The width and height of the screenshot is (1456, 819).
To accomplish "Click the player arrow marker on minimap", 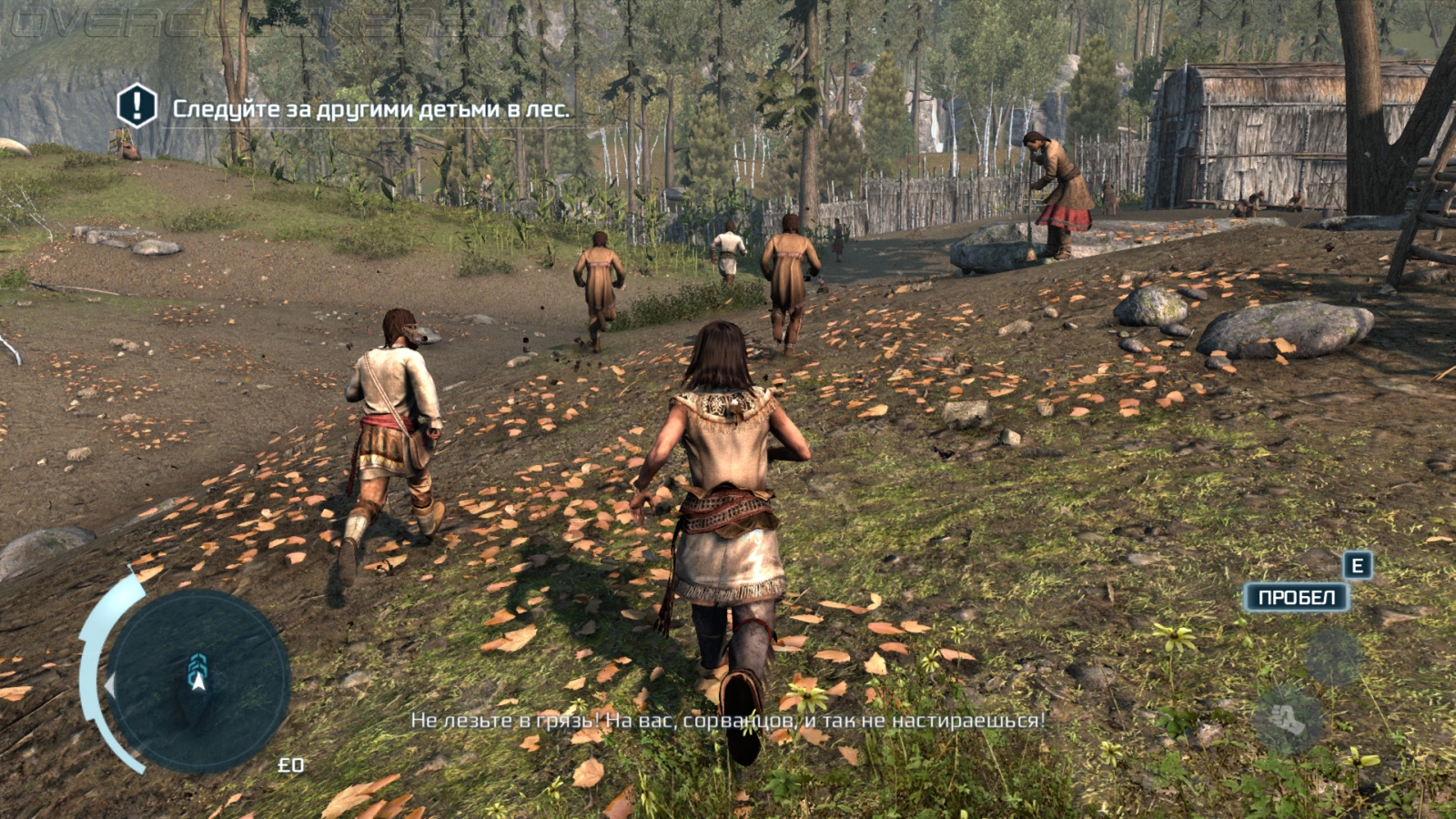I will [197, 673].
